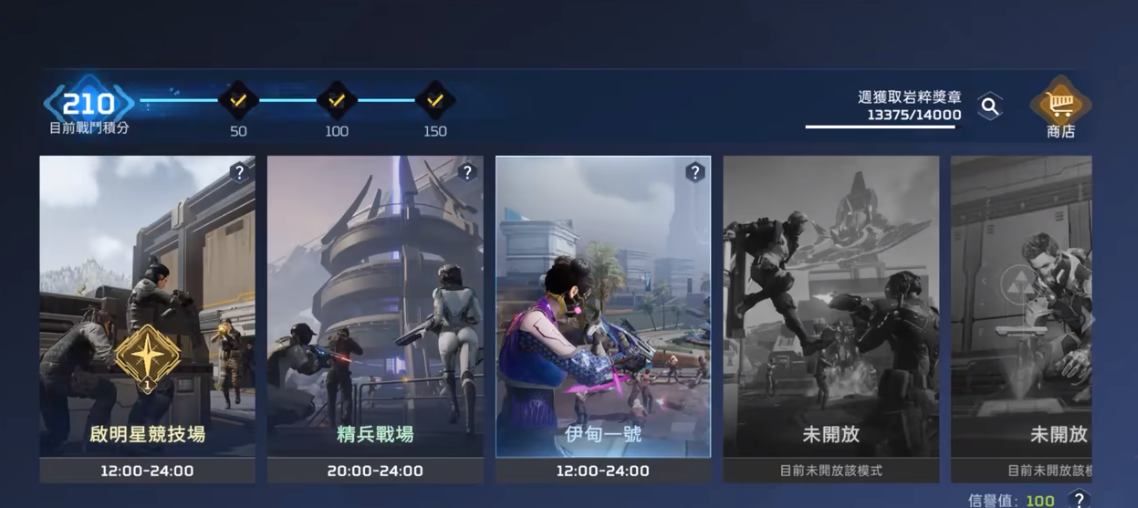View help for 伊甸一號 card

tap(695, 172)
